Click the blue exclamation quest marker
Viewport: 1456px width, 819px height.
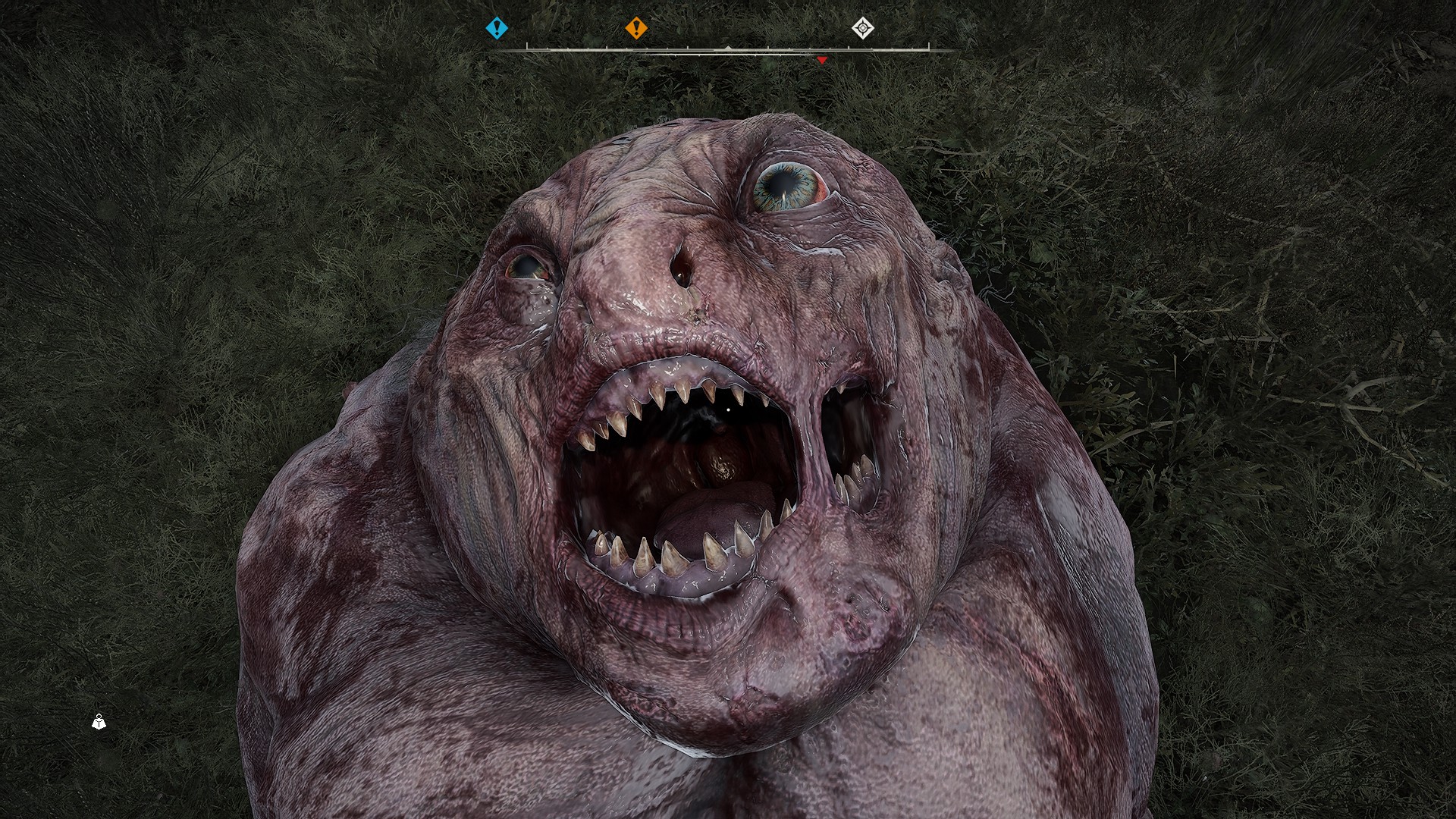click(497, 29)
